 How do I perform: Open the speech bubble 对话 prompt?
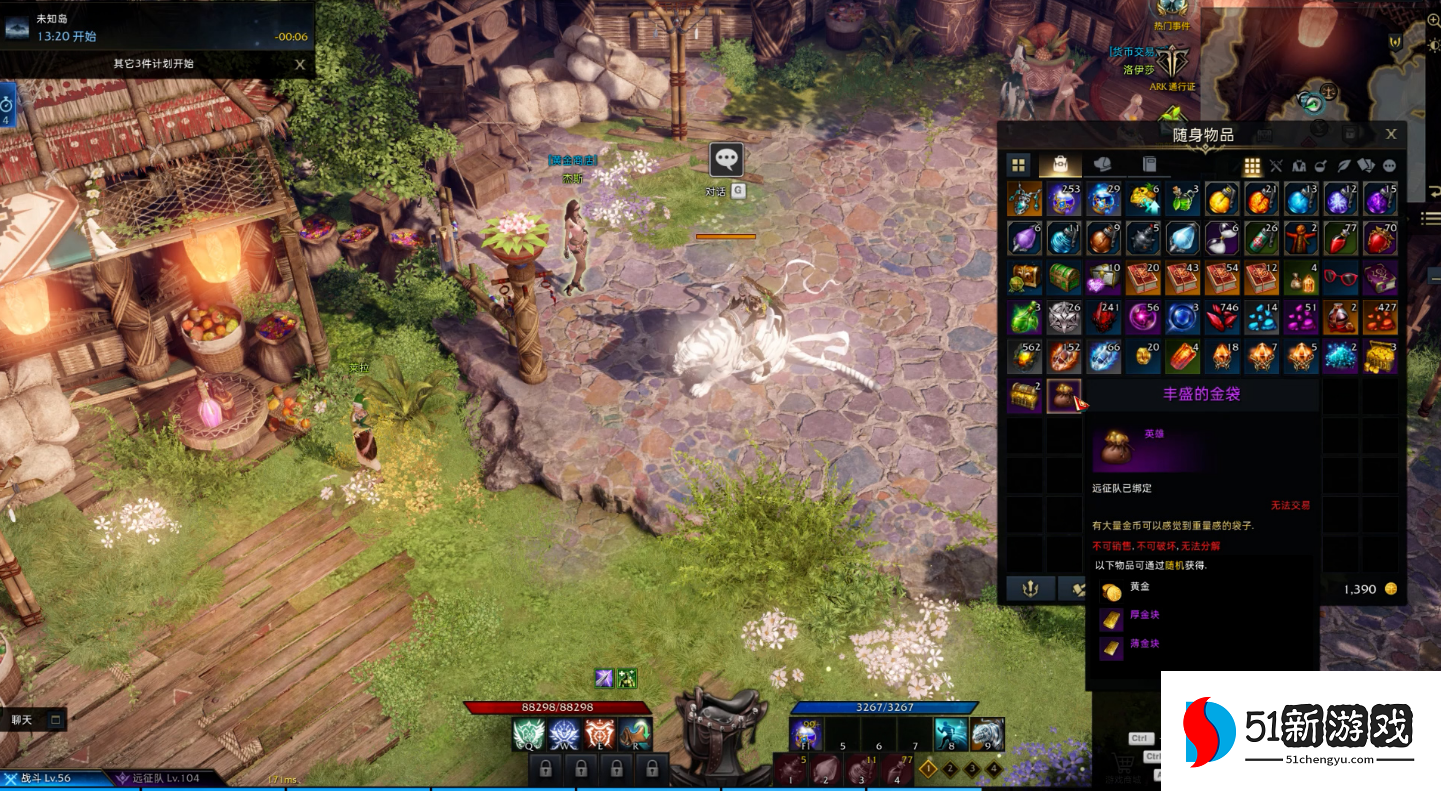(x=726, y=158)
